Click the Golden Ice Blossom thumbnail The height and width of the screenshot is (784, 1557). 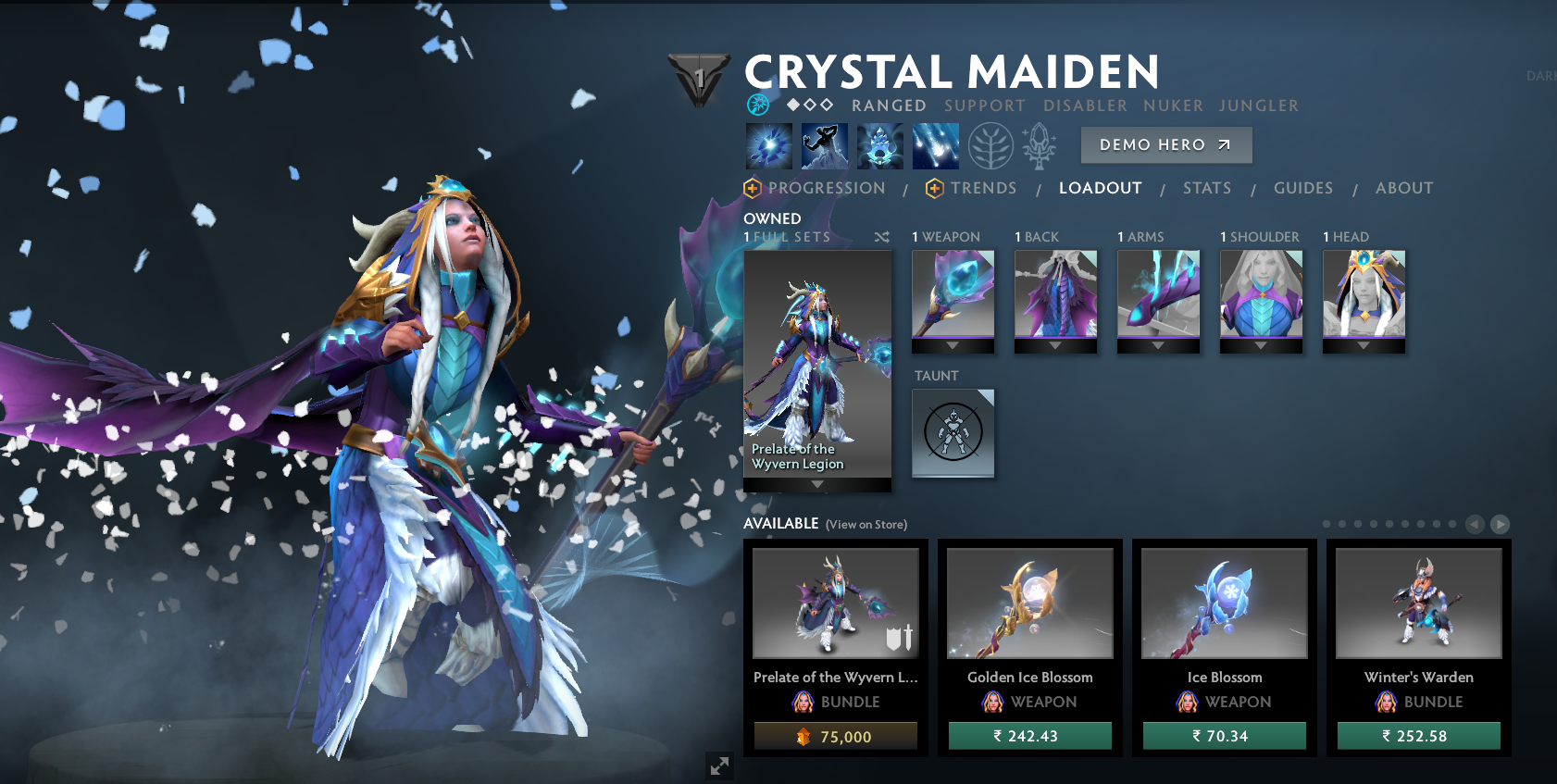coord(1030,603)
